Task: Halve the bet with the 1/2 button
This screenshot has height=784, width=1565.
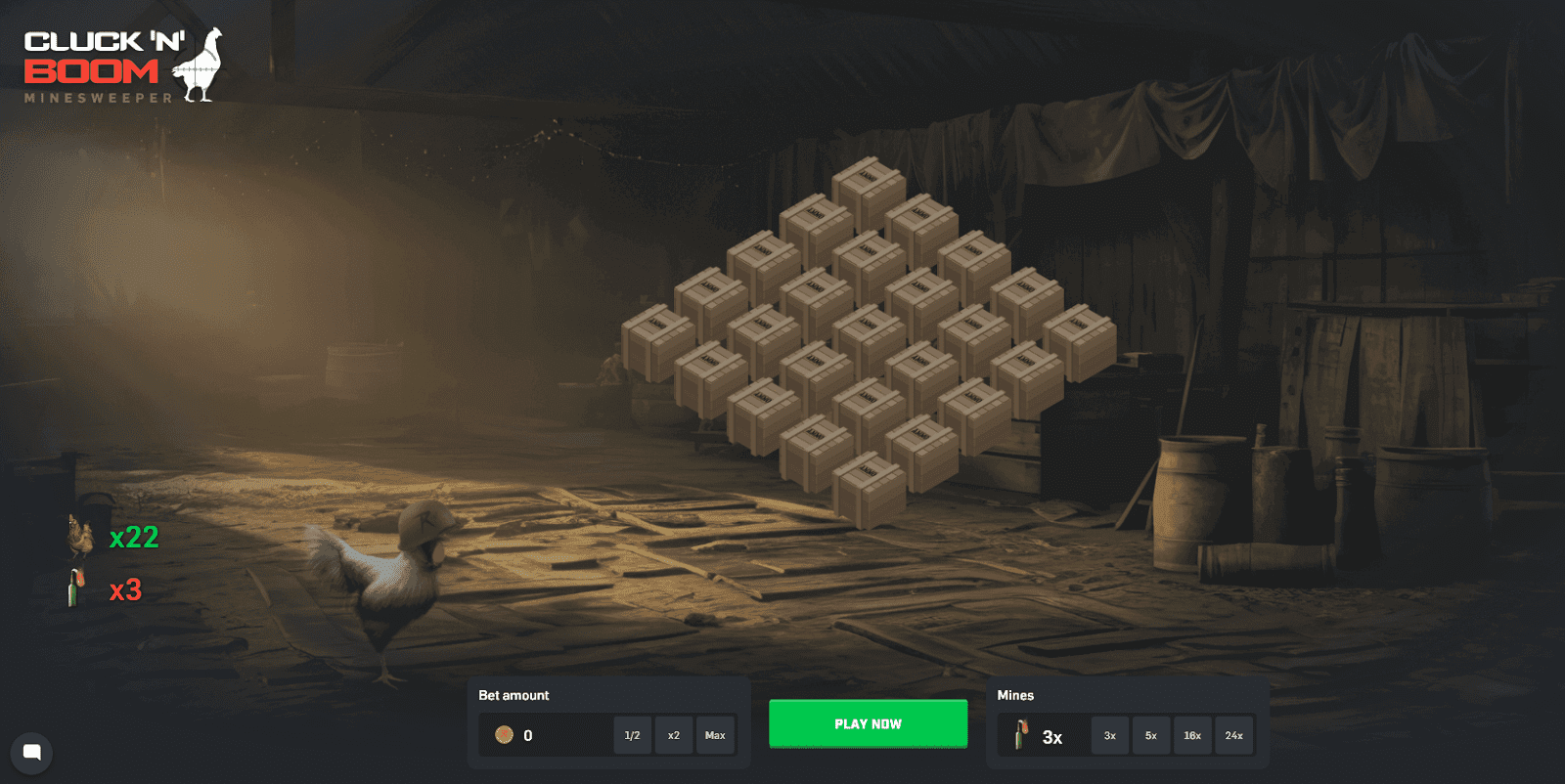Action: pyautogui.click(x=632, y=735)
